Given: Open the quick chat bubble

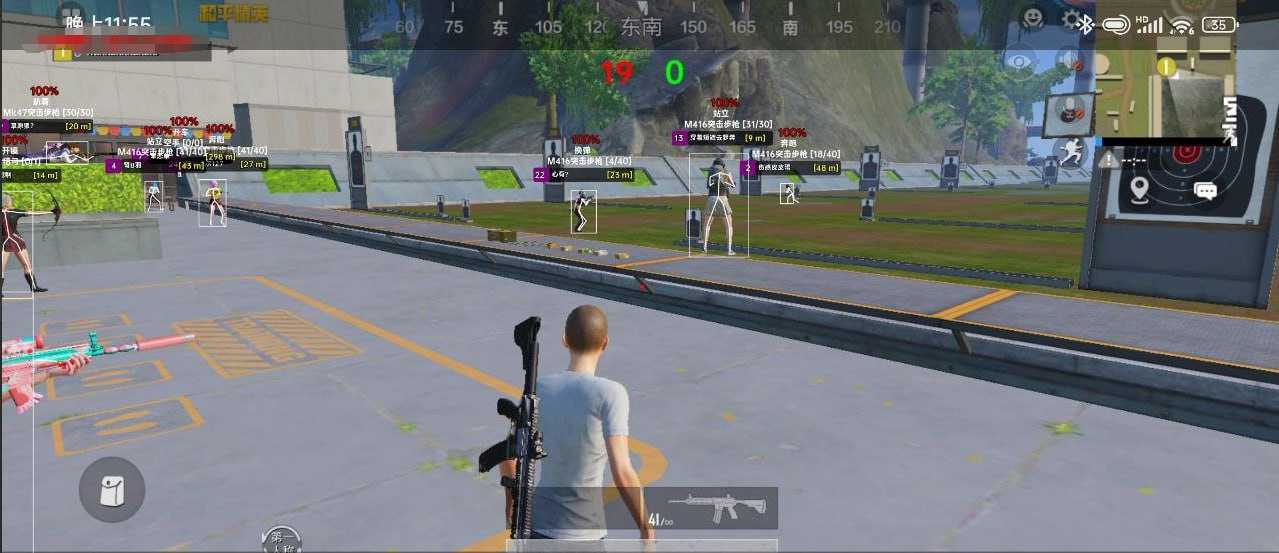Looking at the screenshot, I should (x=1205, y=190).
